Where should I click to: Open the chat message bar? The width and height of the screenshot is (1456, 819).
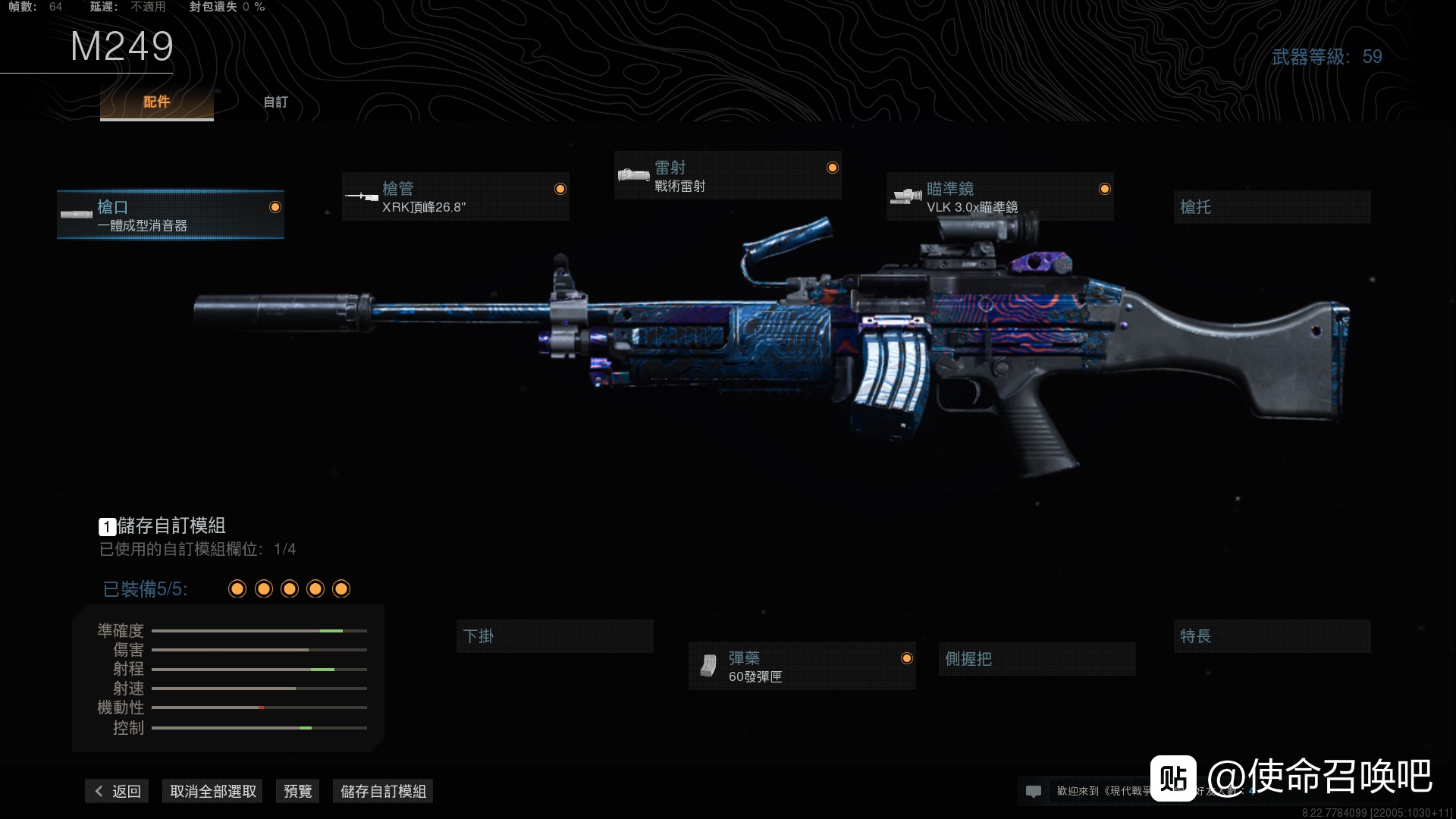(1084, 792)
